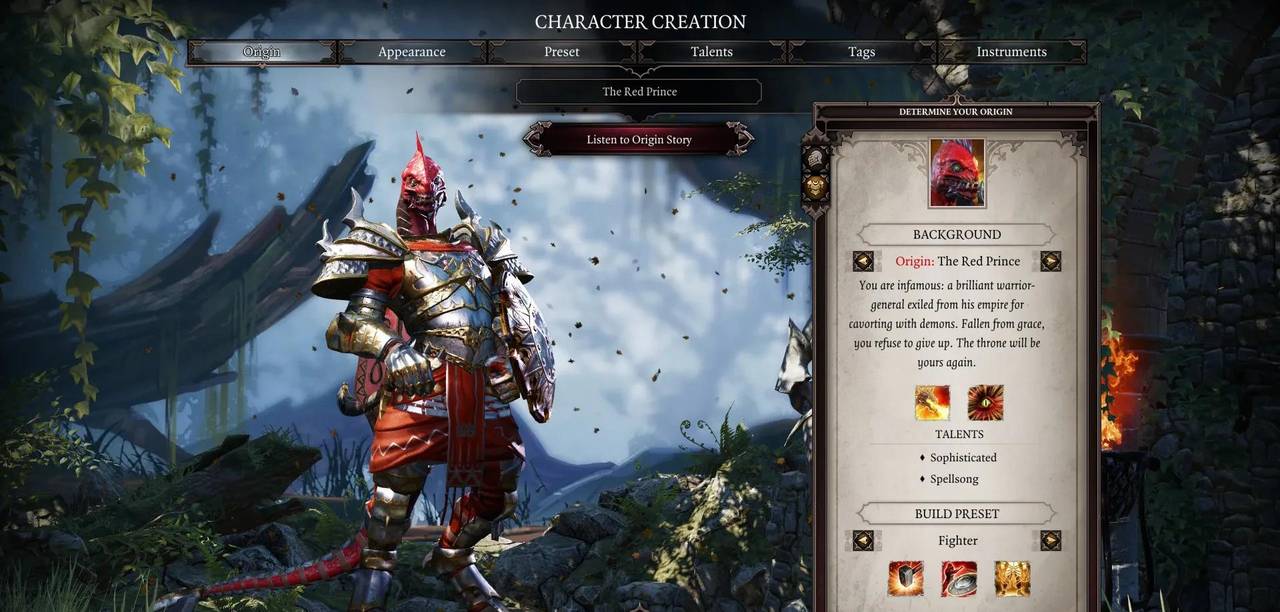This screenshot has width=1280, height=612.
Task: Click the red crushing blow skill icon
Action: pos(959,578)
